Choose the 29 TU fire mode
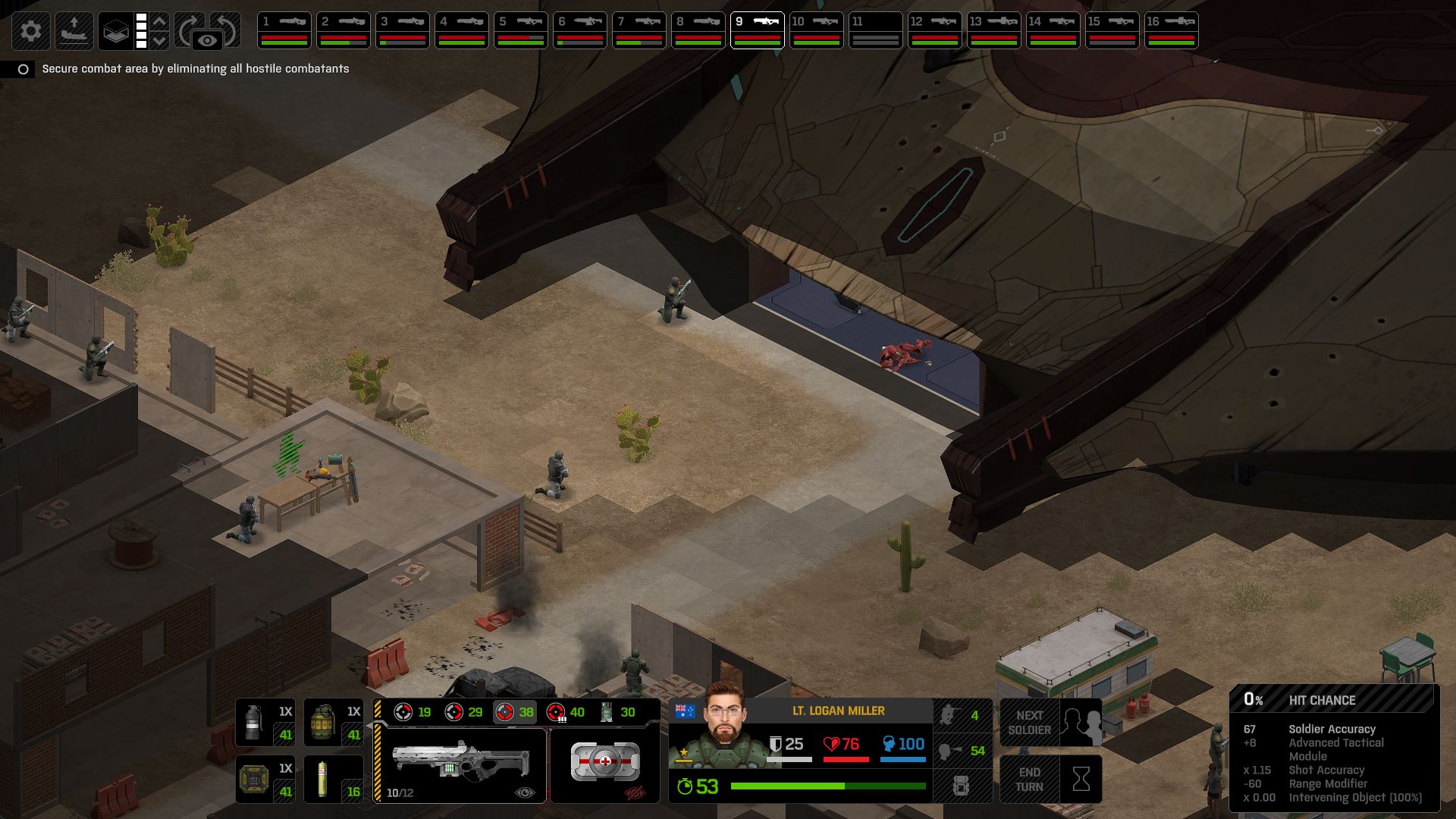This screenshot has height=819, width=1456. click(464, 712)
